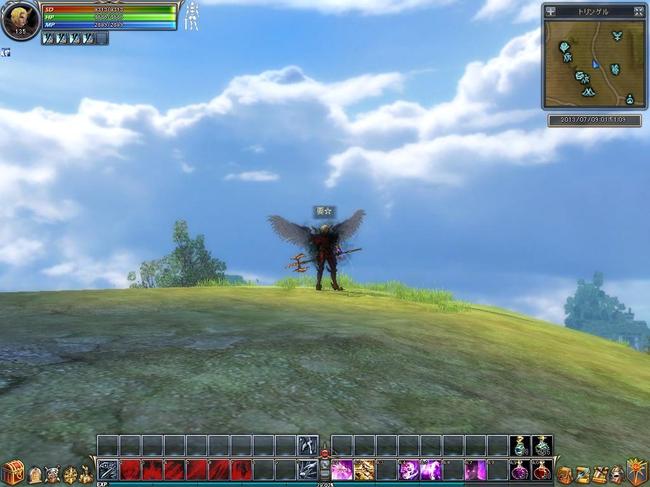
Task: Open the minimap showing the Tringel area
Action: pyautogui.click(x=595, y=64)
